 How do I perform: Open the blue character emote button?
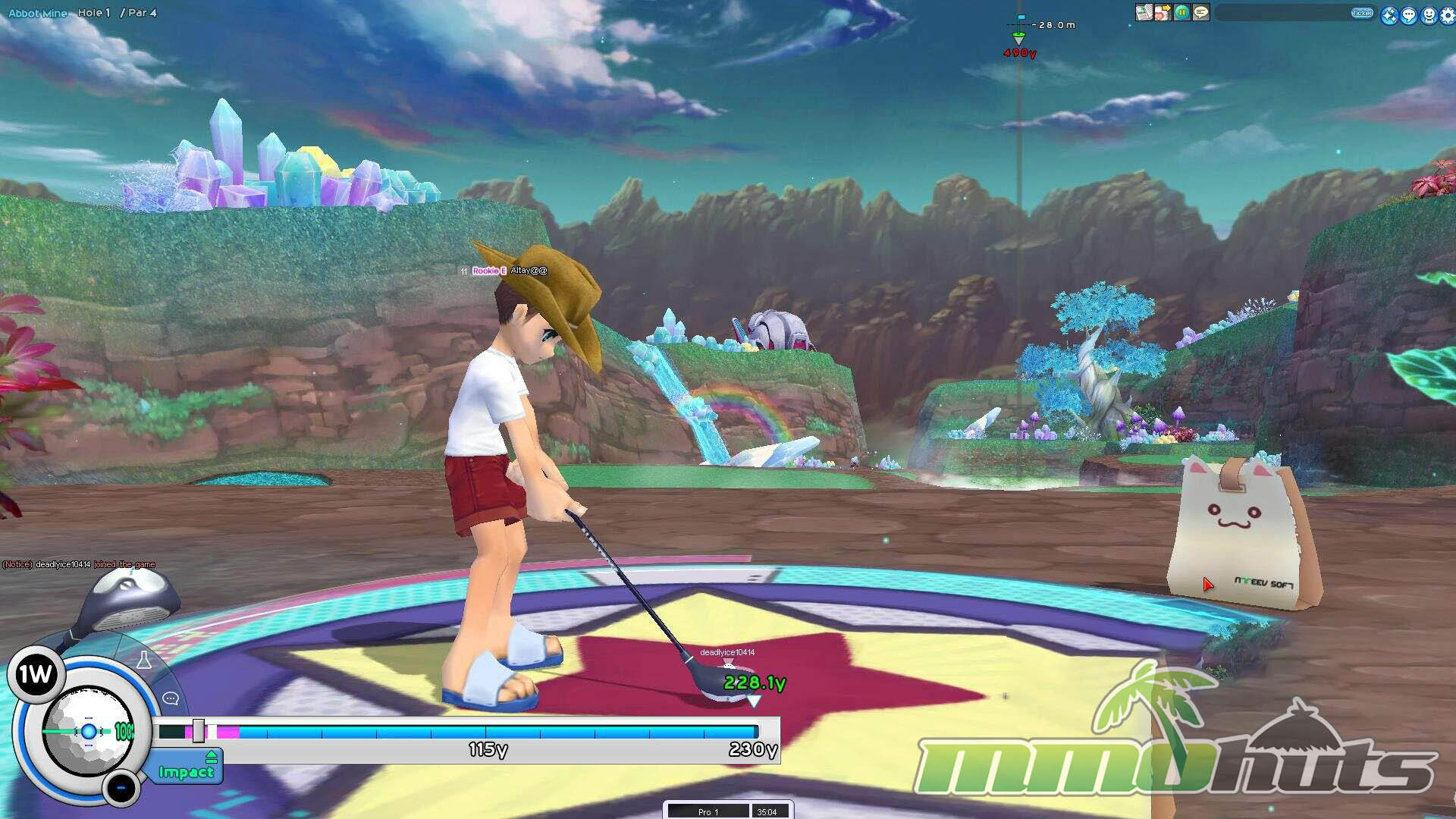pos(1429,15)
